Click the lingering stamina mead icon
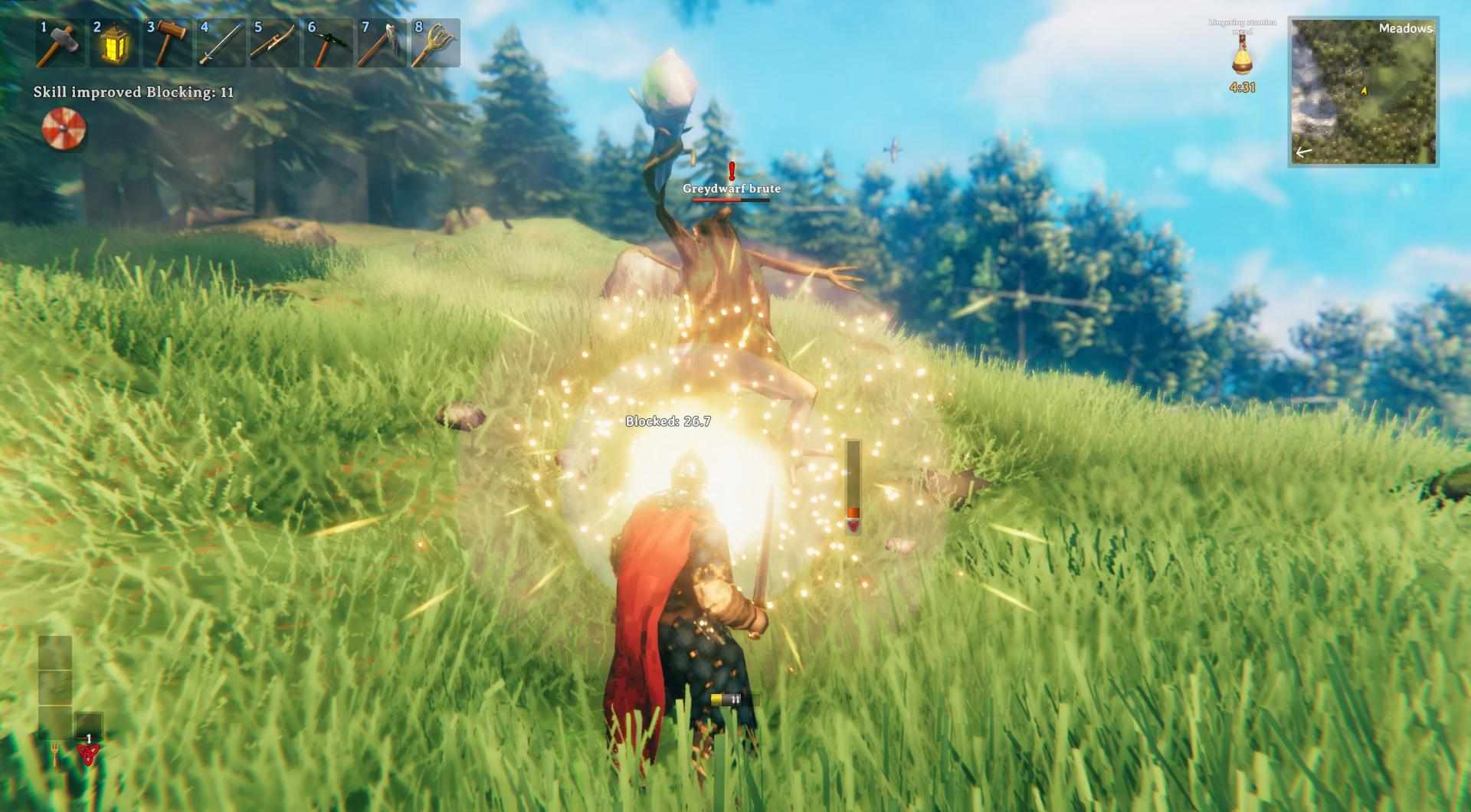This screenshot has height=812, width=1471. [x=1241, y=57]
